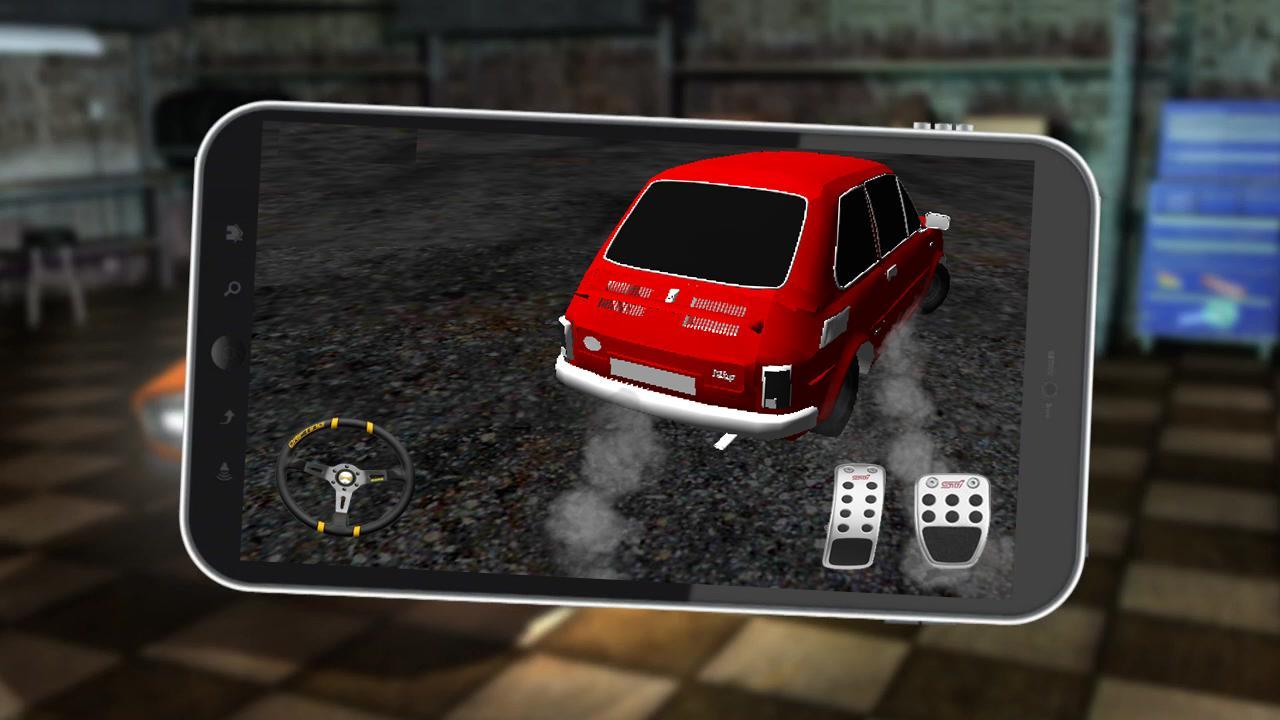1280x720 pixels.
Task: Tap the horn sound icon in sidebar
Action: [223, 469]
